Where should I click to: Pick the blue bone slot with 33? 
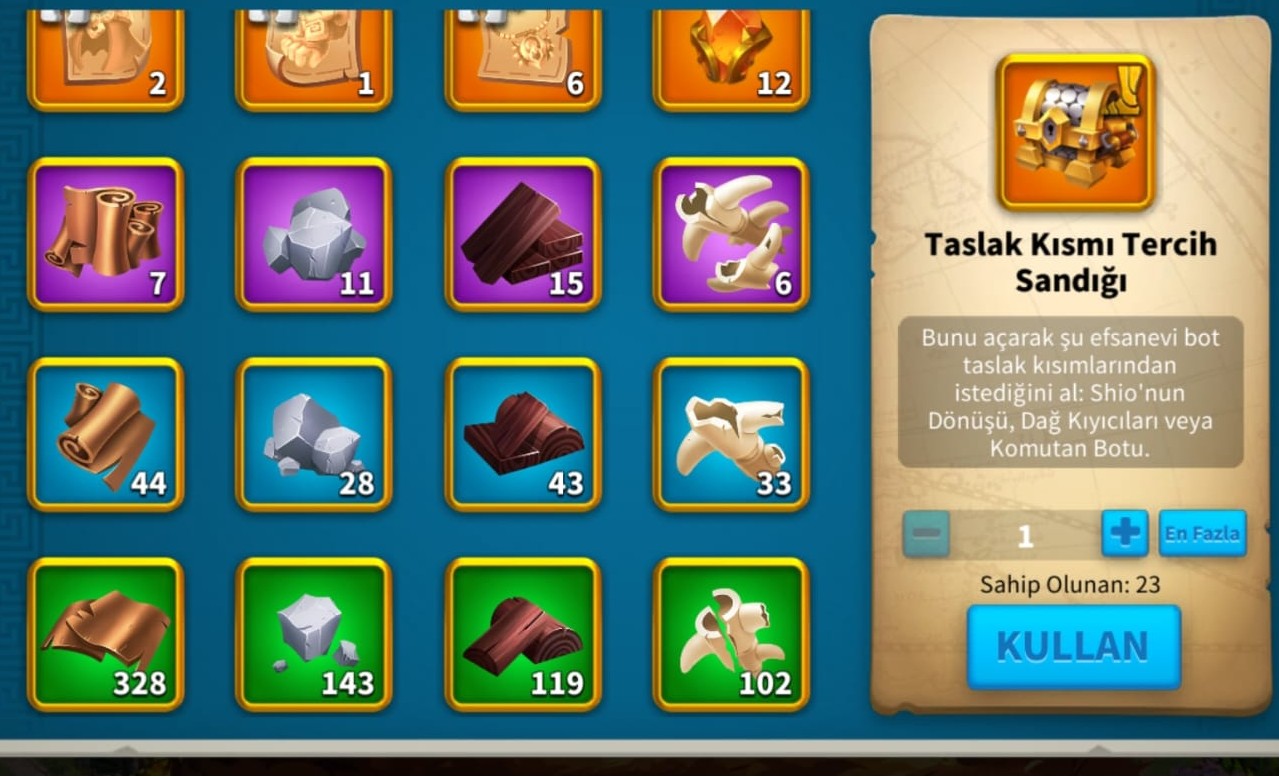tap(731, 434)
